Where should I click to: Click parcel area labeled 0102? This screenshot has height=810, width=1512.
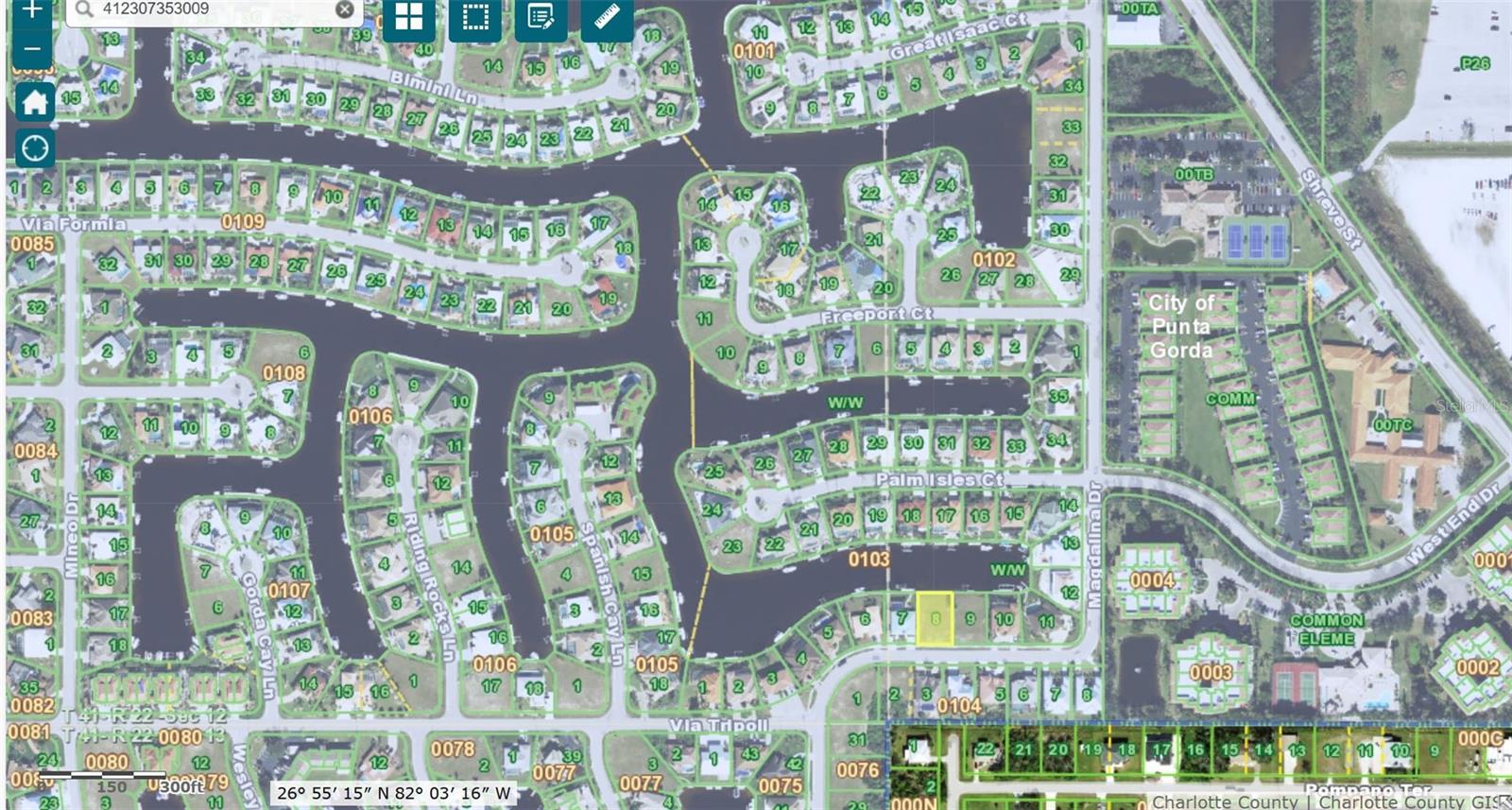pos(995,257)
